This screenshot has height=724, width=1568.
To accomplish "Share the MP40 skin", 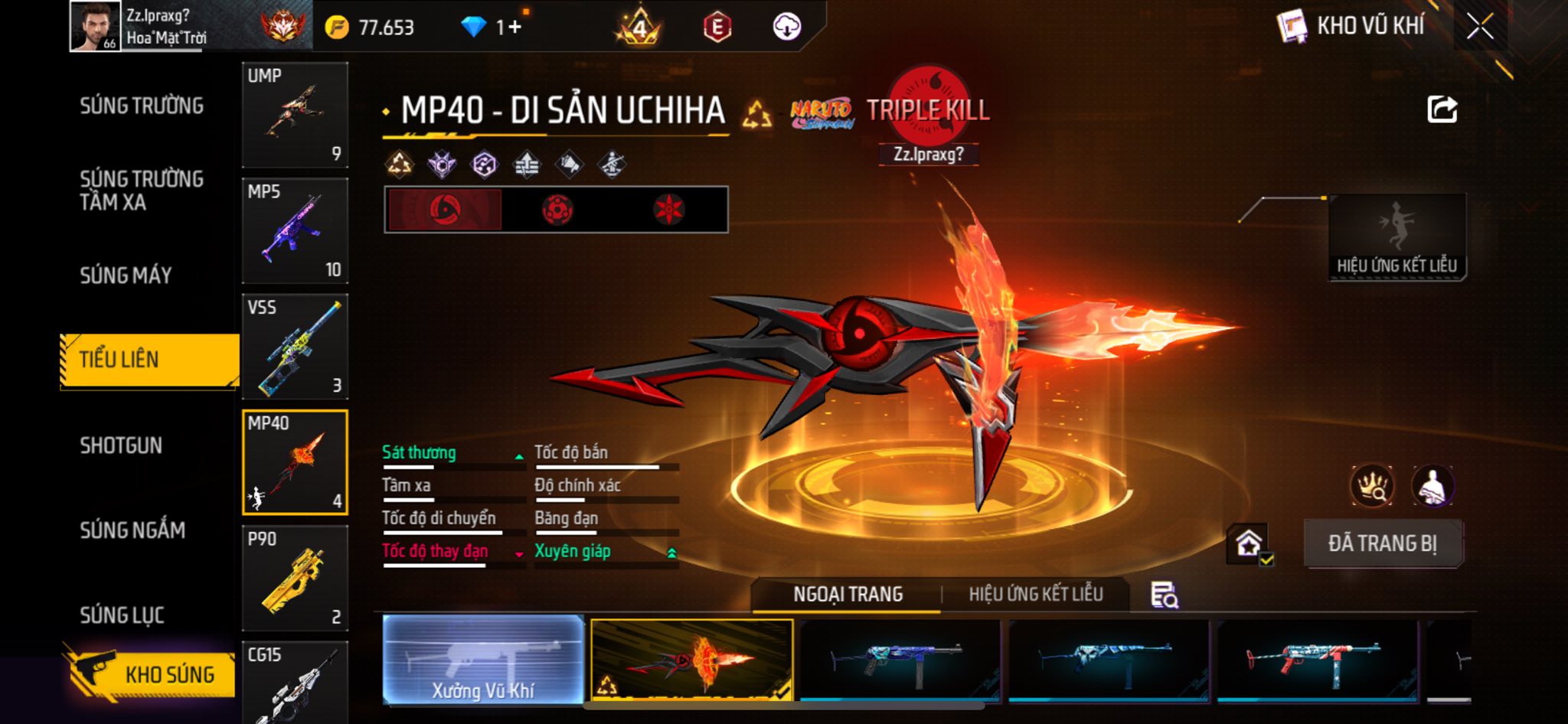I will tap(1442, 109).
